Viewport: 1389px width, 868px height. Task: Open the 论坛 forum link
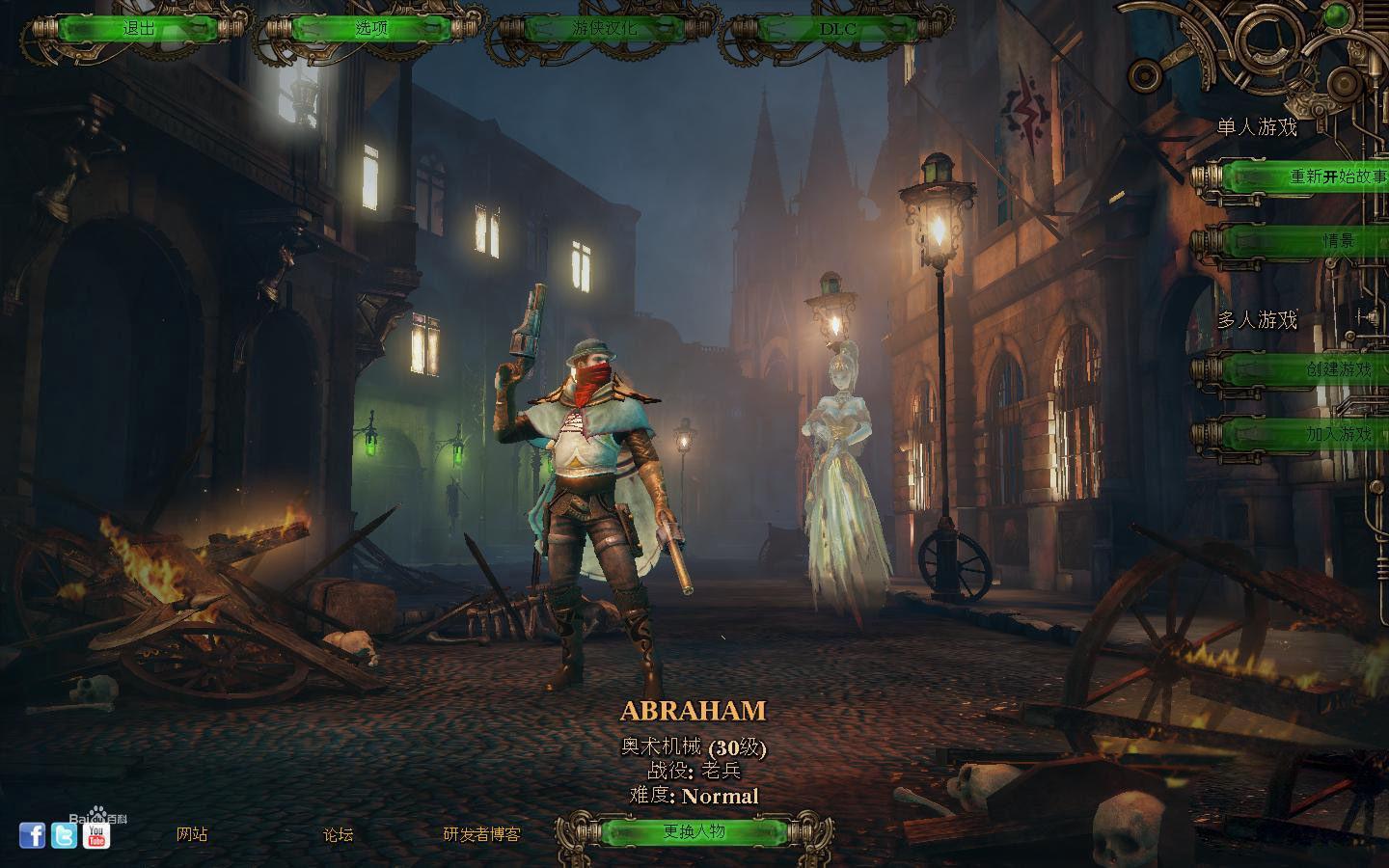click(338, 834)
